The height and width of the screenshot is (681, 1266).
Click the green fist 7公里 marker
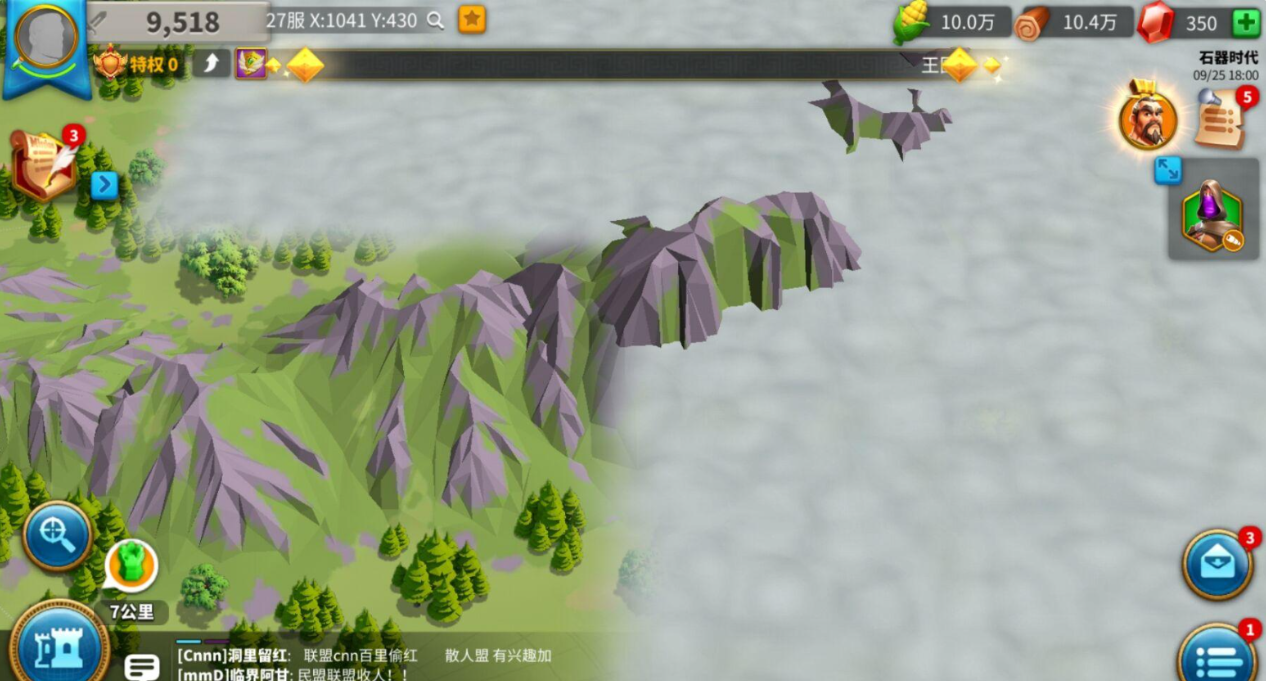131,565
